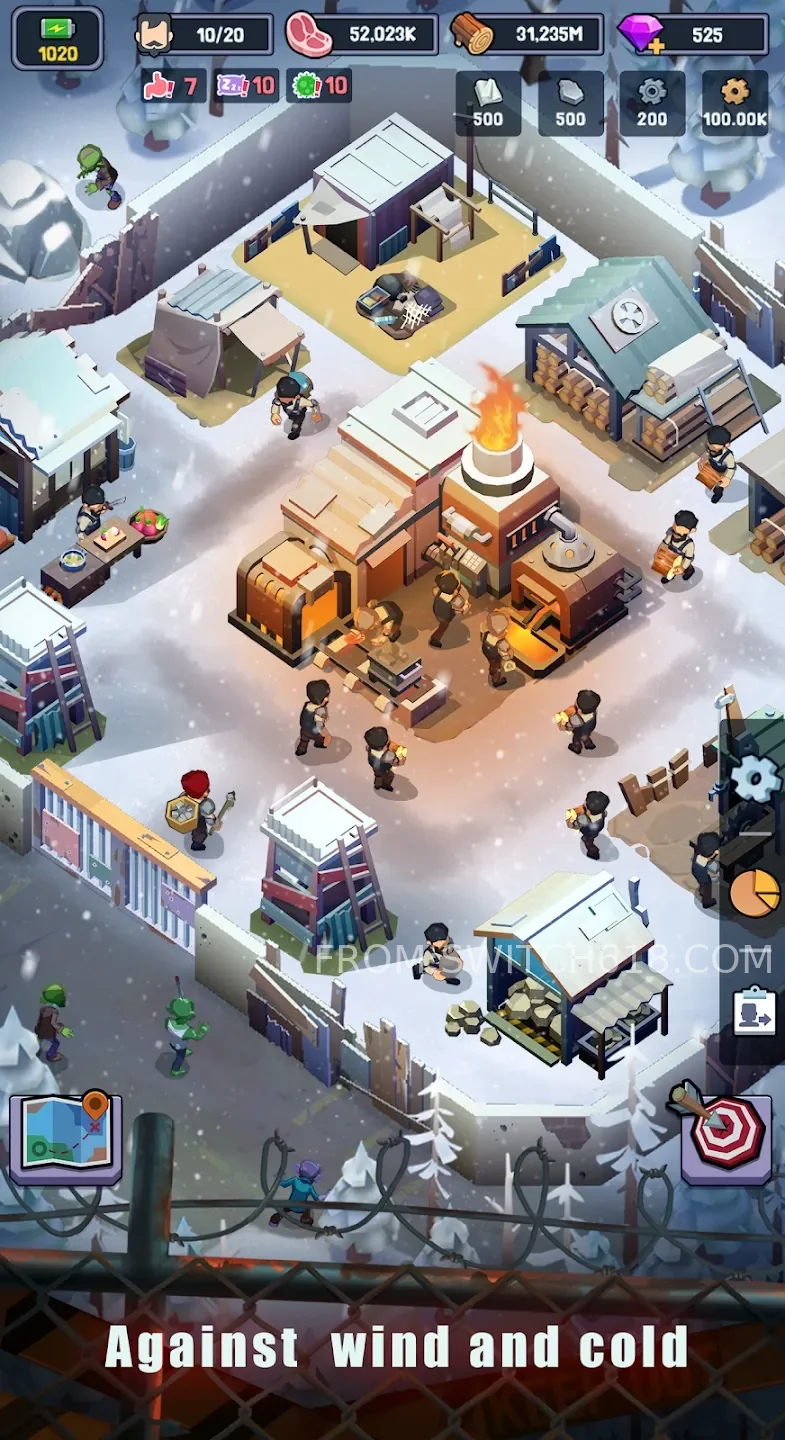Tap the green battery energy counter
785x1440 pixels.
pyautogui.click(x=58, y=38)
